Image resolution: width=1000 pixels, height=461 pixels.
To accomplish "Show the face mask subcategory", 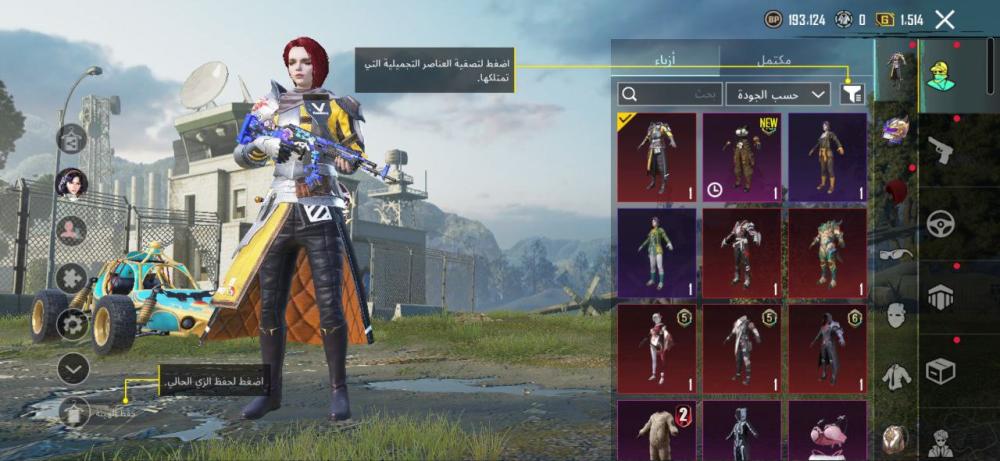I will (896, 315).
